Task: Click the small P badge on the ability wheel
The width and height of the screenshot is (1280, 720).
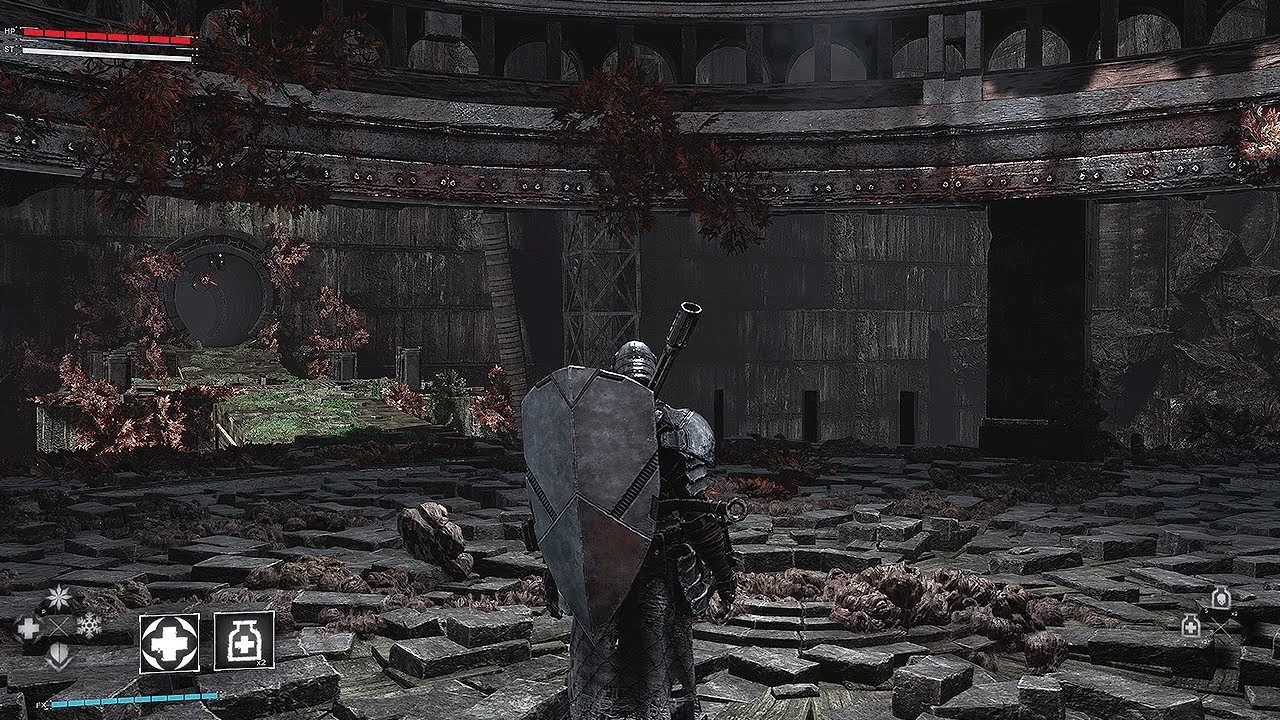Action: pyautogui.click(x=43, y=610)
